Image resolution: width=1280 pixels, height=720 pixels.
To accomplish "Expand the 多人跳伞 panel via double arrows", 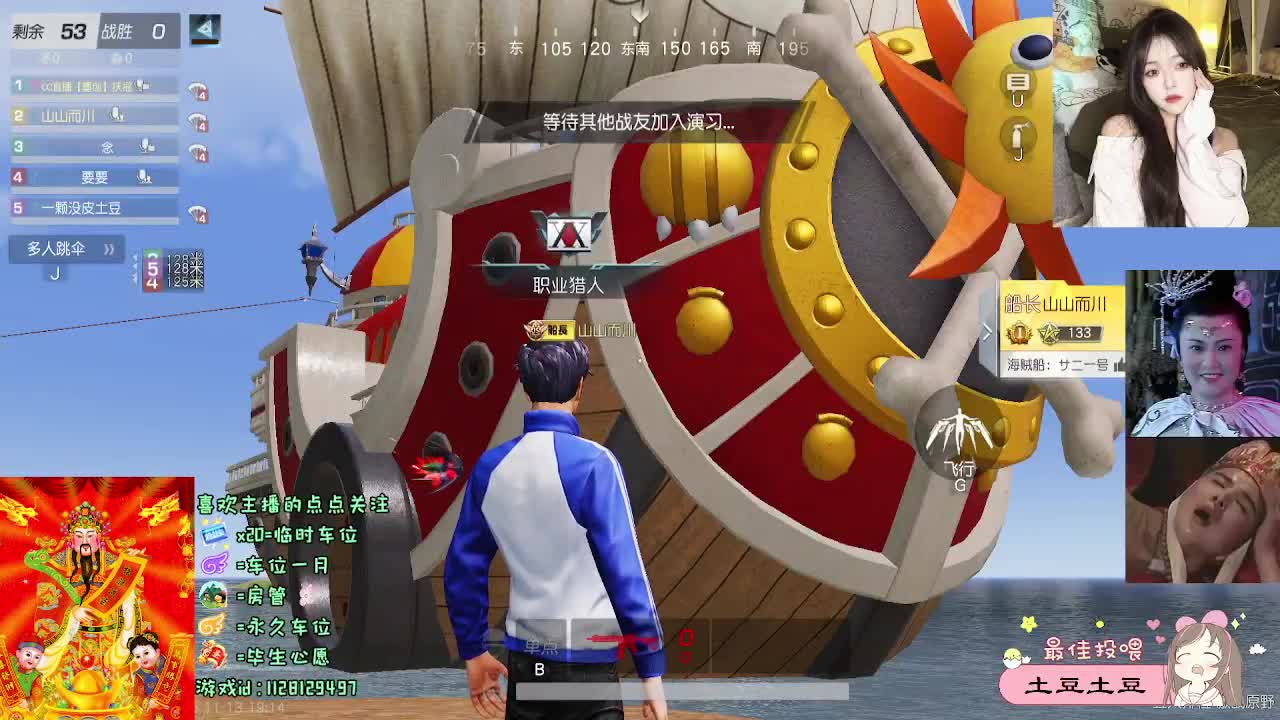I will [x=110, y=250].
